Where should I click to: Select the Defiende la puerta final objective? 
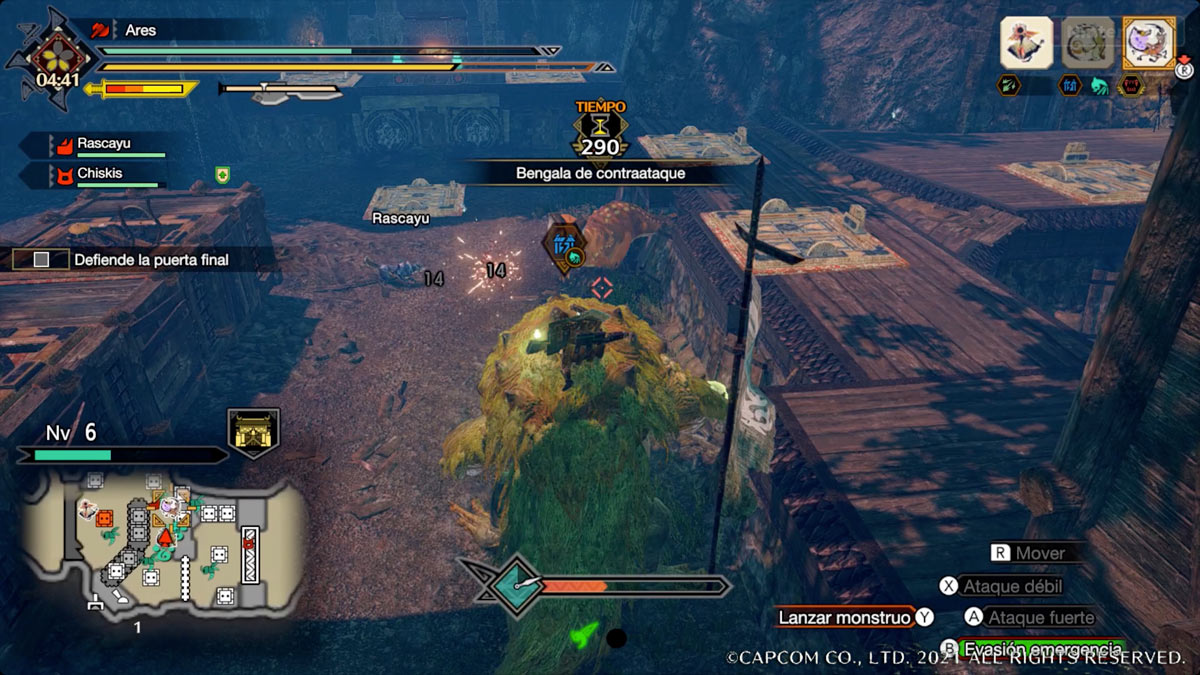pyautogui.click(x=150, y=260)
